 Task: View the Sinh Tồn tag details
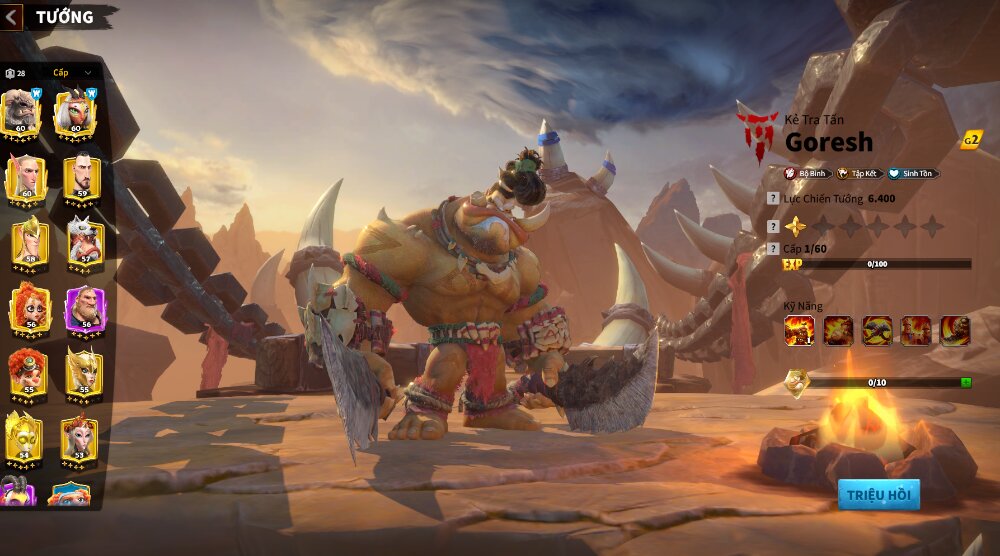pyautogui.click(x=912, y=173)
